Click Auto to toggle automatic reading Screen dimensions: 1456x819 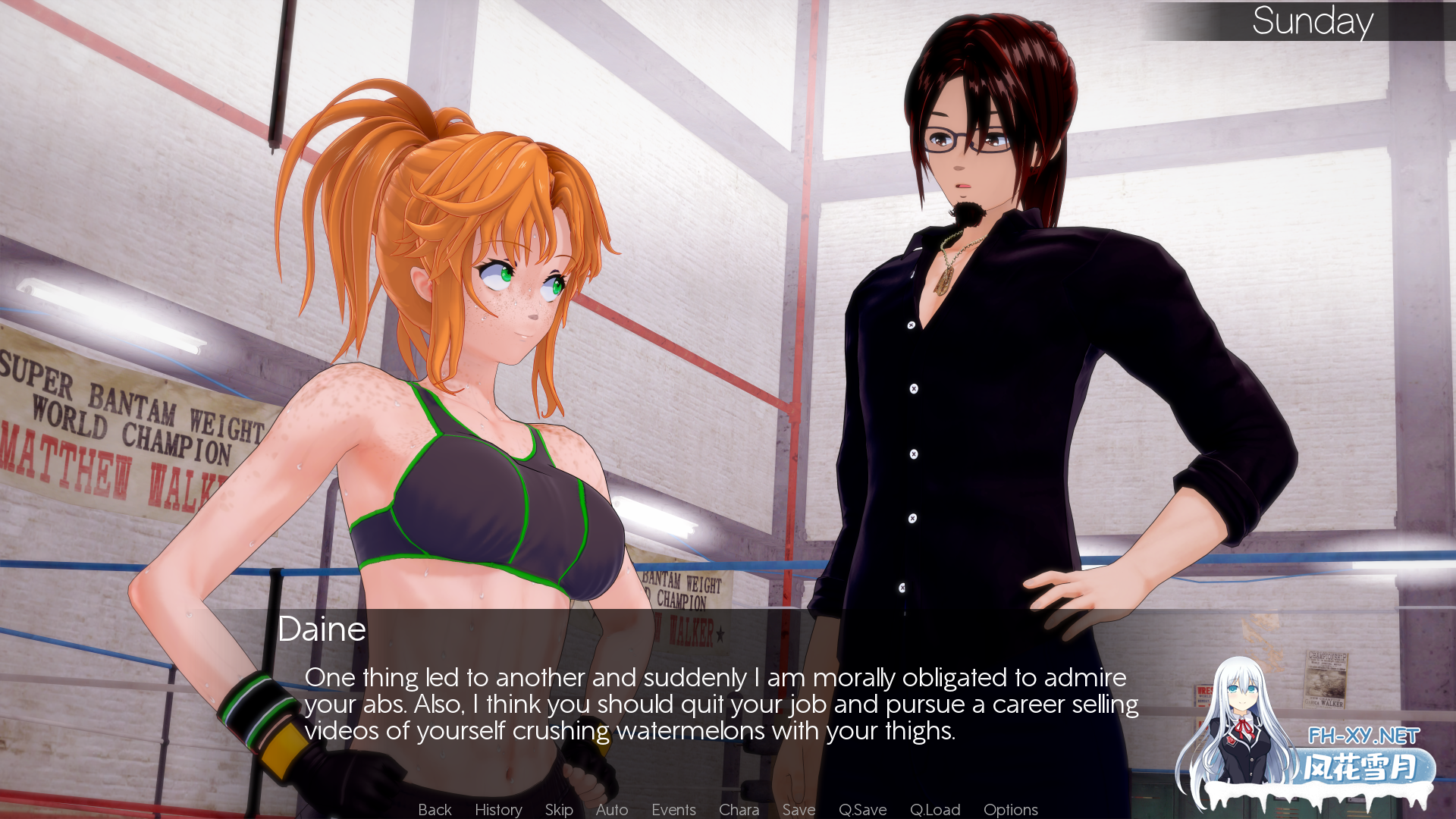coord(611,809)
